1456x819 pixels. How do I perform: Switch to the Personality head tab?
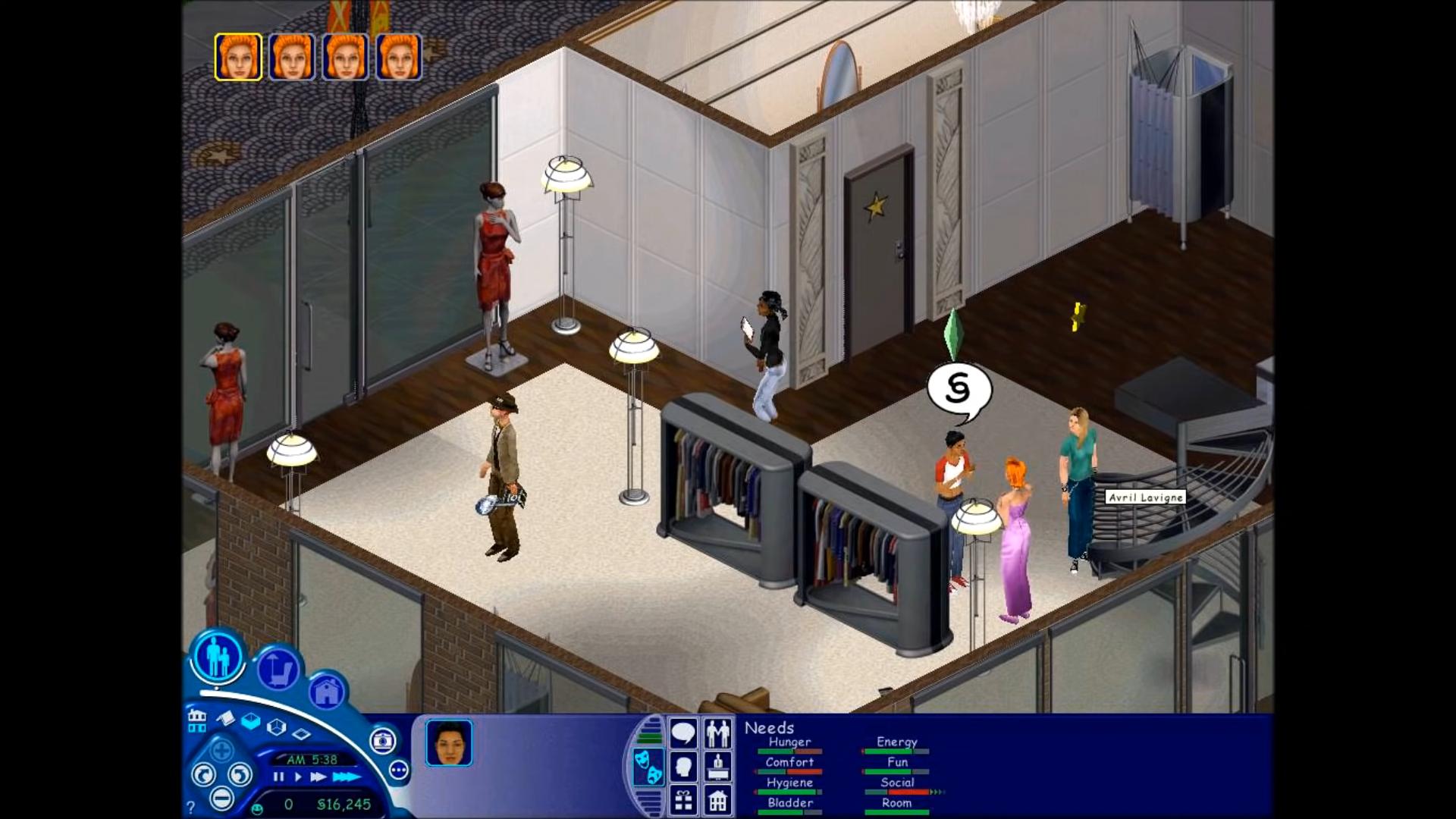click(x=682, y=765)
